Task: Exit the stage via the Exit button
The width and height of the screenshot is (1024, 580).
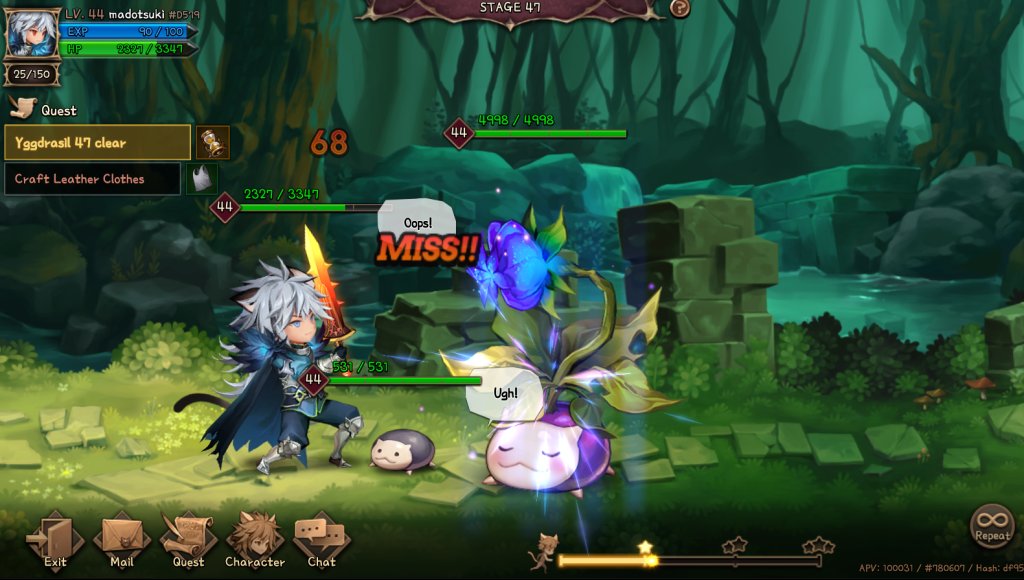Action: pyautogui.click(x=55, y=540)
